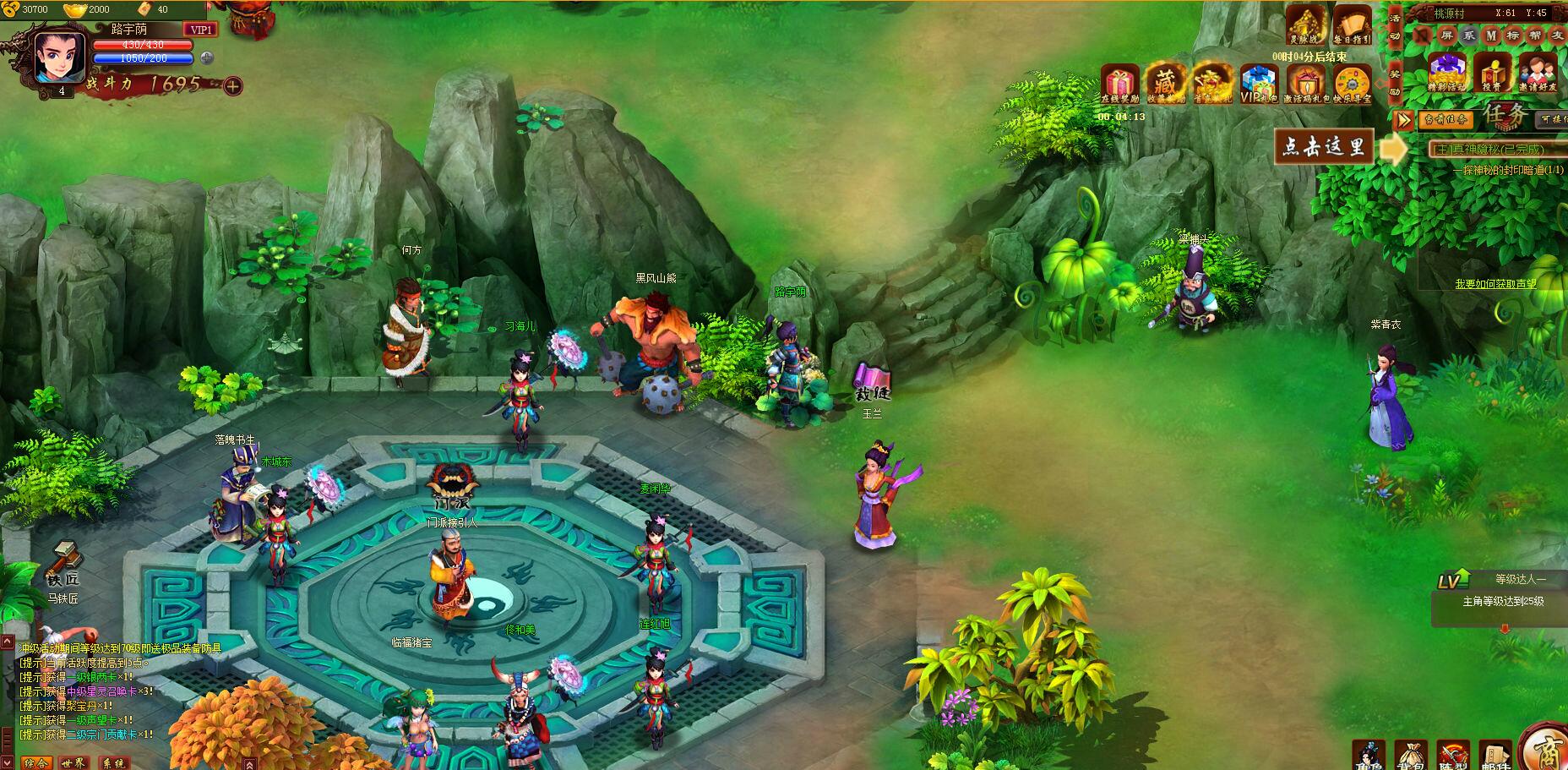
Task: Open the 邀请好友 invite friends icon
Action: (x=1537, y=70)
